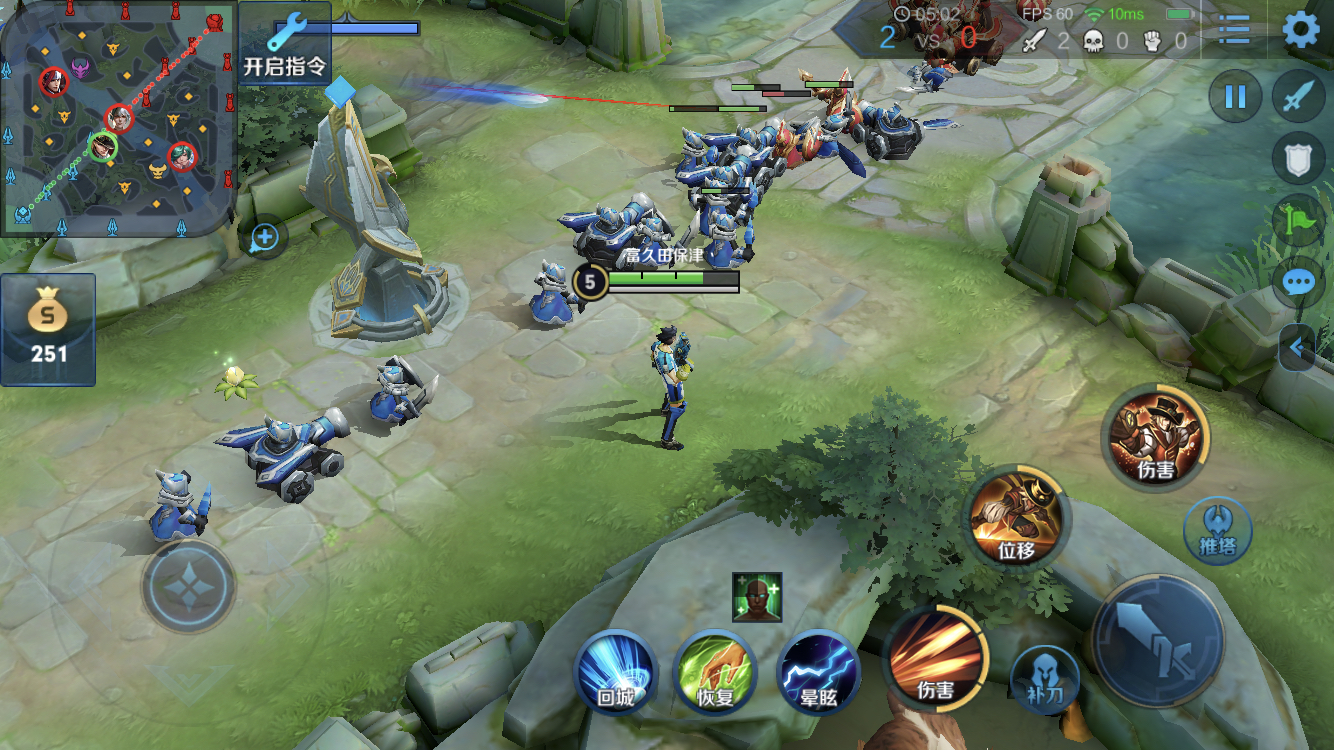1334x750 pixels.
Task: Collapse the right-side signal panel arrow
Action: point(1297,348)
